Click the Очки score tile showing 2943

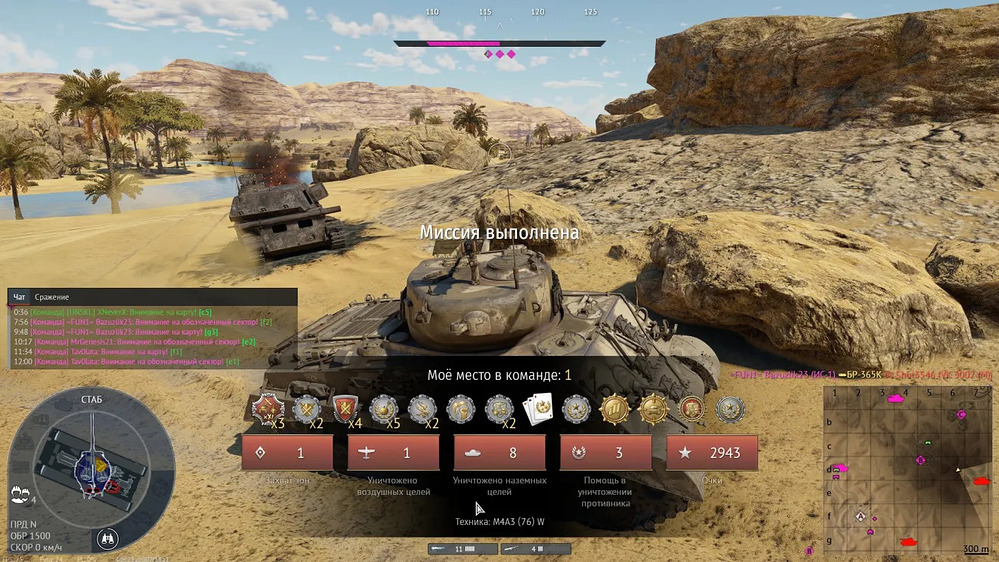click(711, 453)
